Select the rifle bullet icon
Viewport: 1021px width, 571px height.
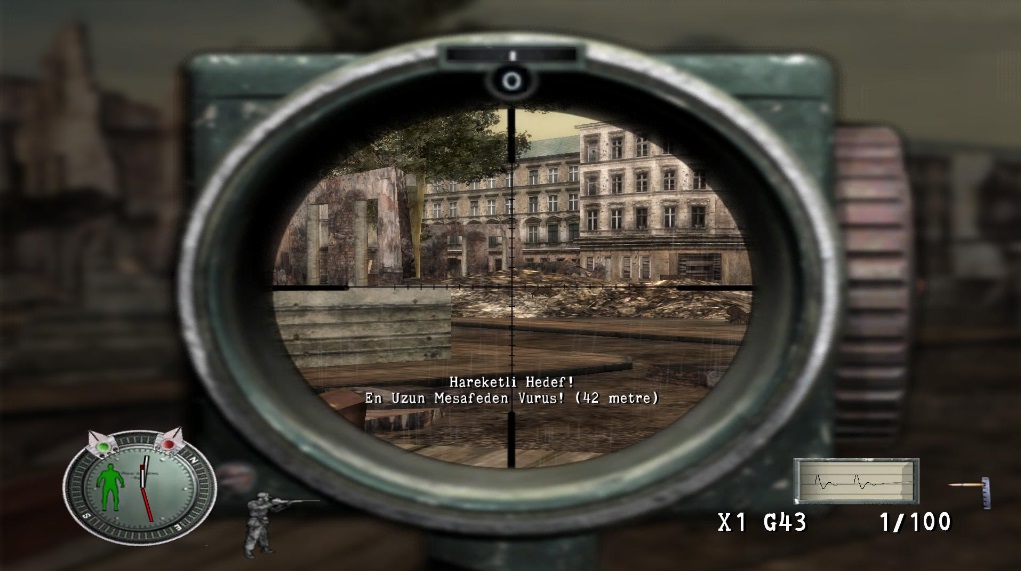(971, 489)
